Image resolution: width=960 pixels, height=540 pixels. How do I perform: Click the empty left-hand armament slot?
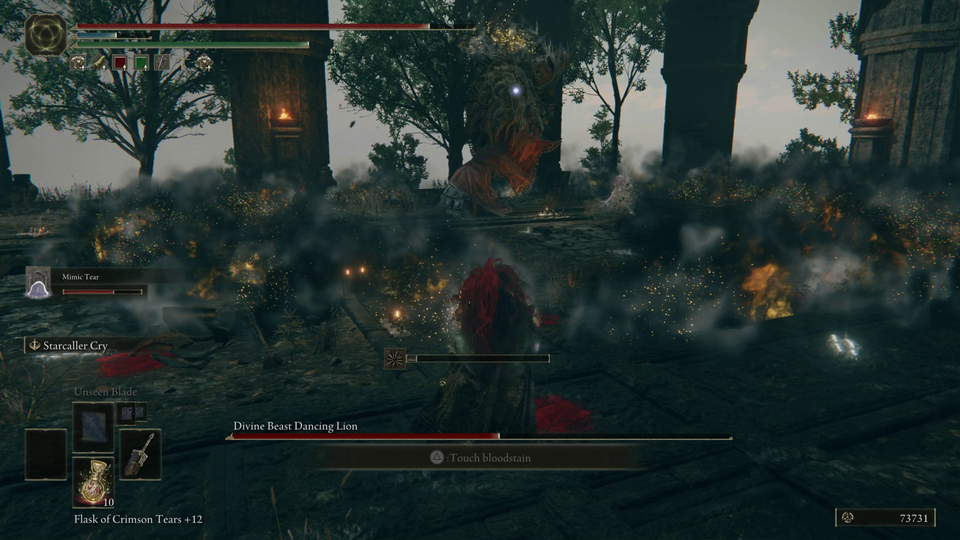pyautogui.click(x=46, y=453)
